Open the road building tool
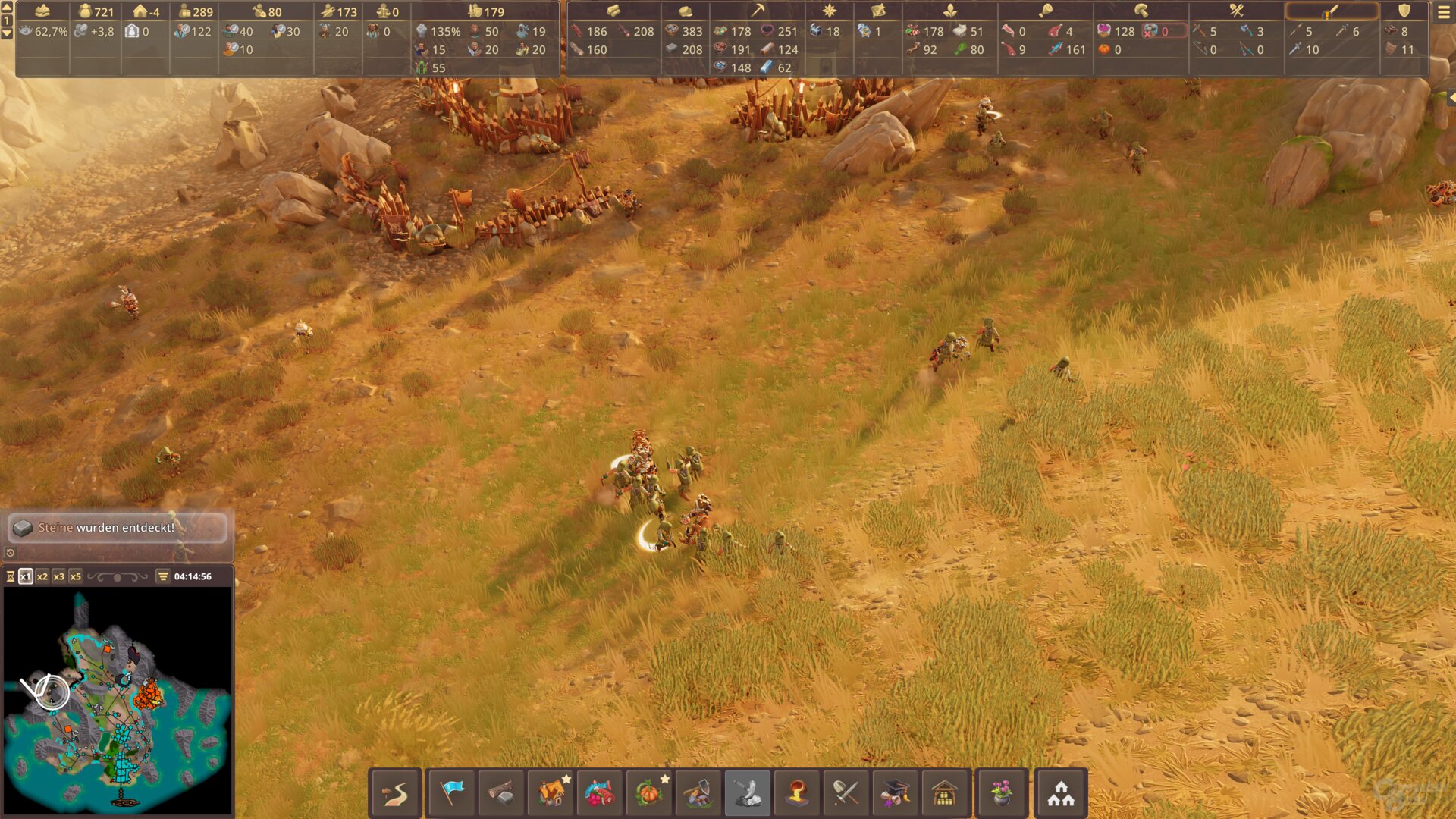The image size is (1456, 819). [395, 793]
